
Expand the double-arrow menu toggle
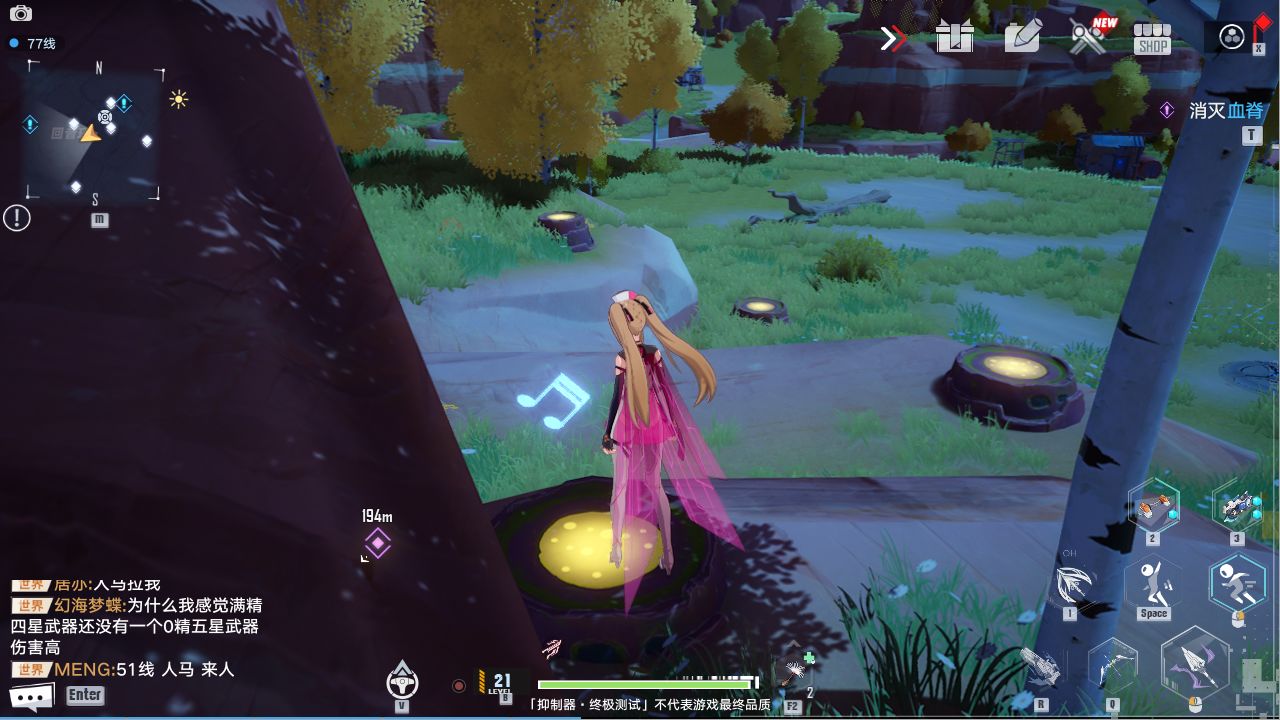click(x=892, y=39)
